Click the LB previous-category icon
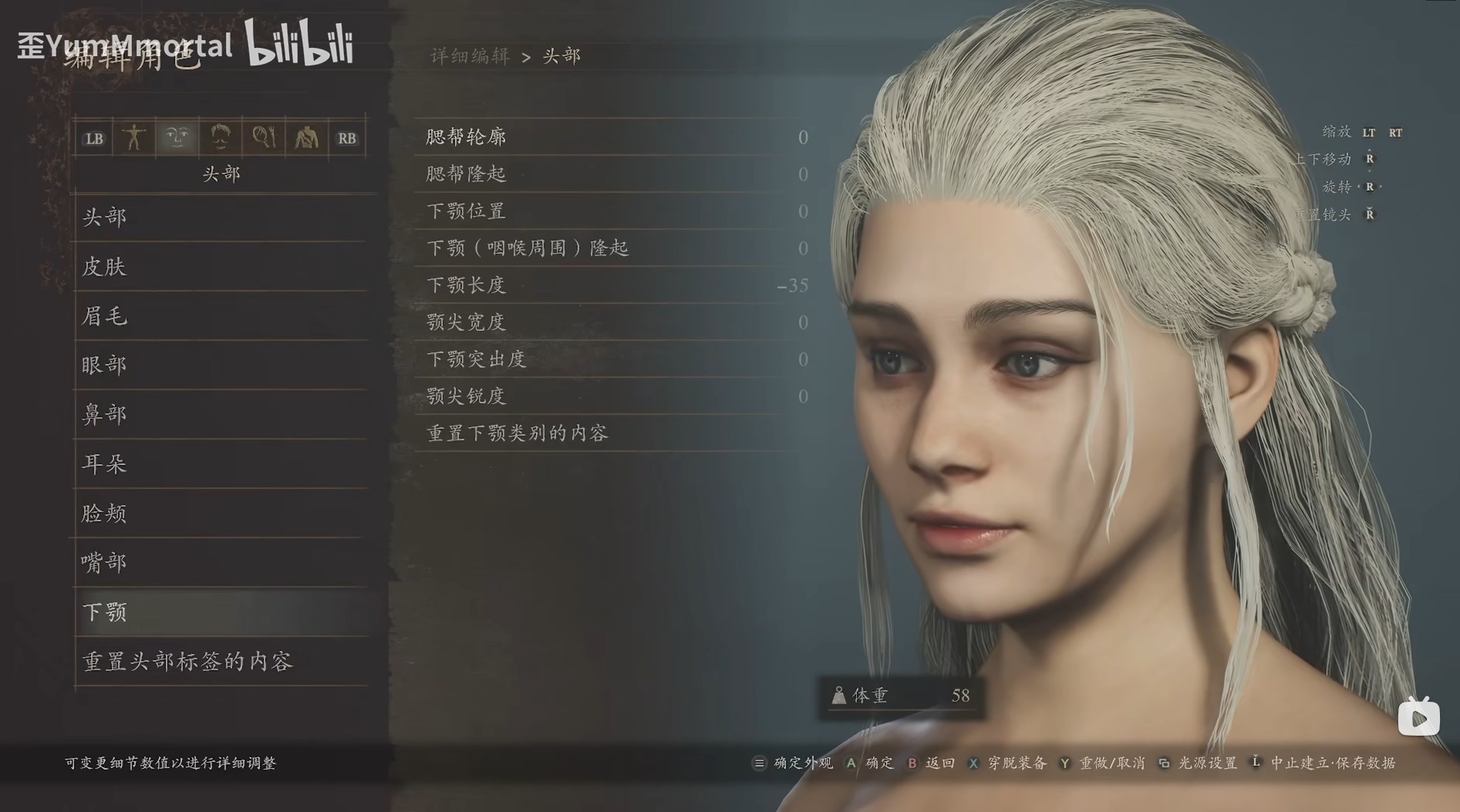 point(94,137)
